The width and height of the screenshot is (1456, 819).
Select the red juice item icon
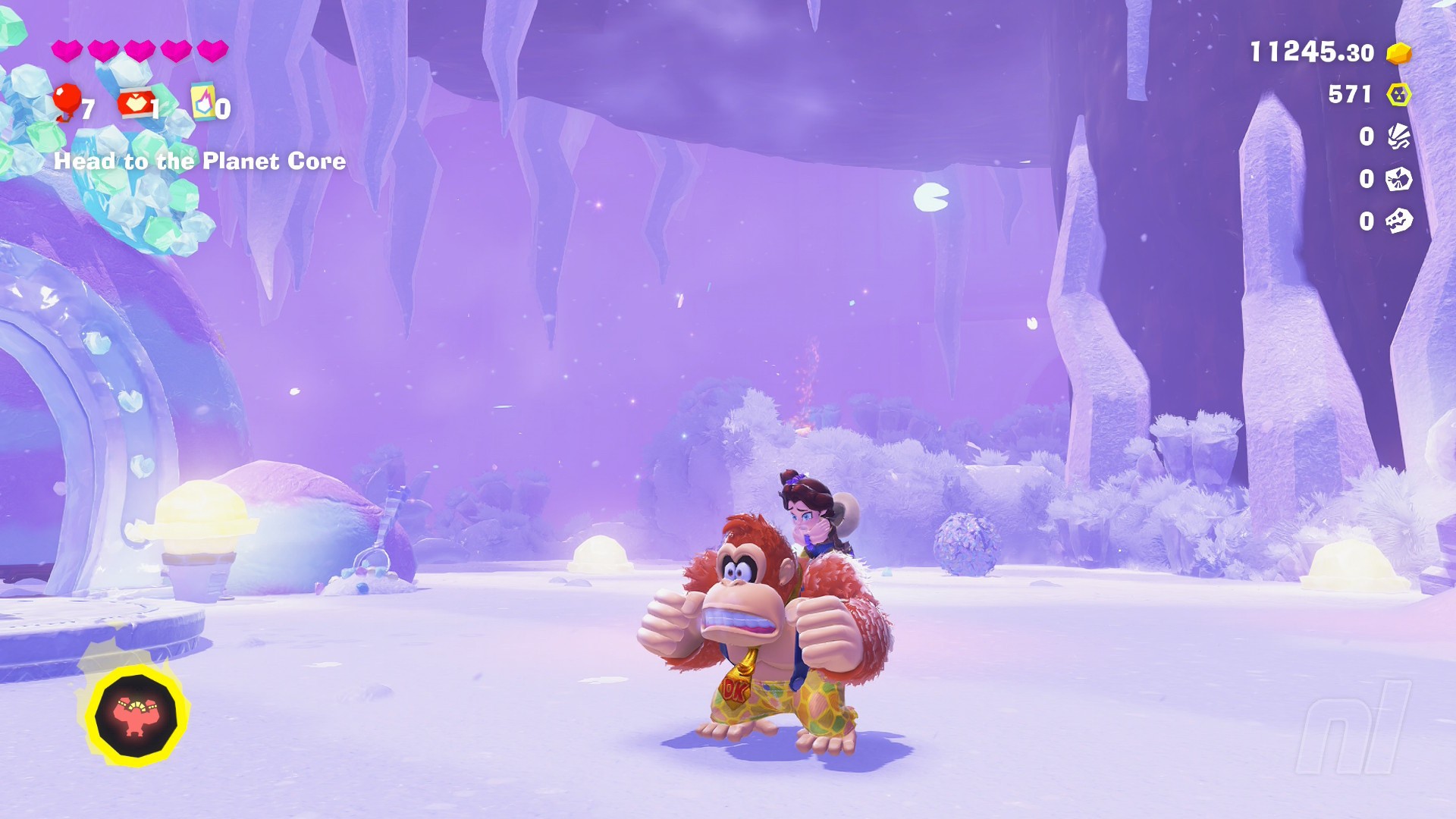135,103
